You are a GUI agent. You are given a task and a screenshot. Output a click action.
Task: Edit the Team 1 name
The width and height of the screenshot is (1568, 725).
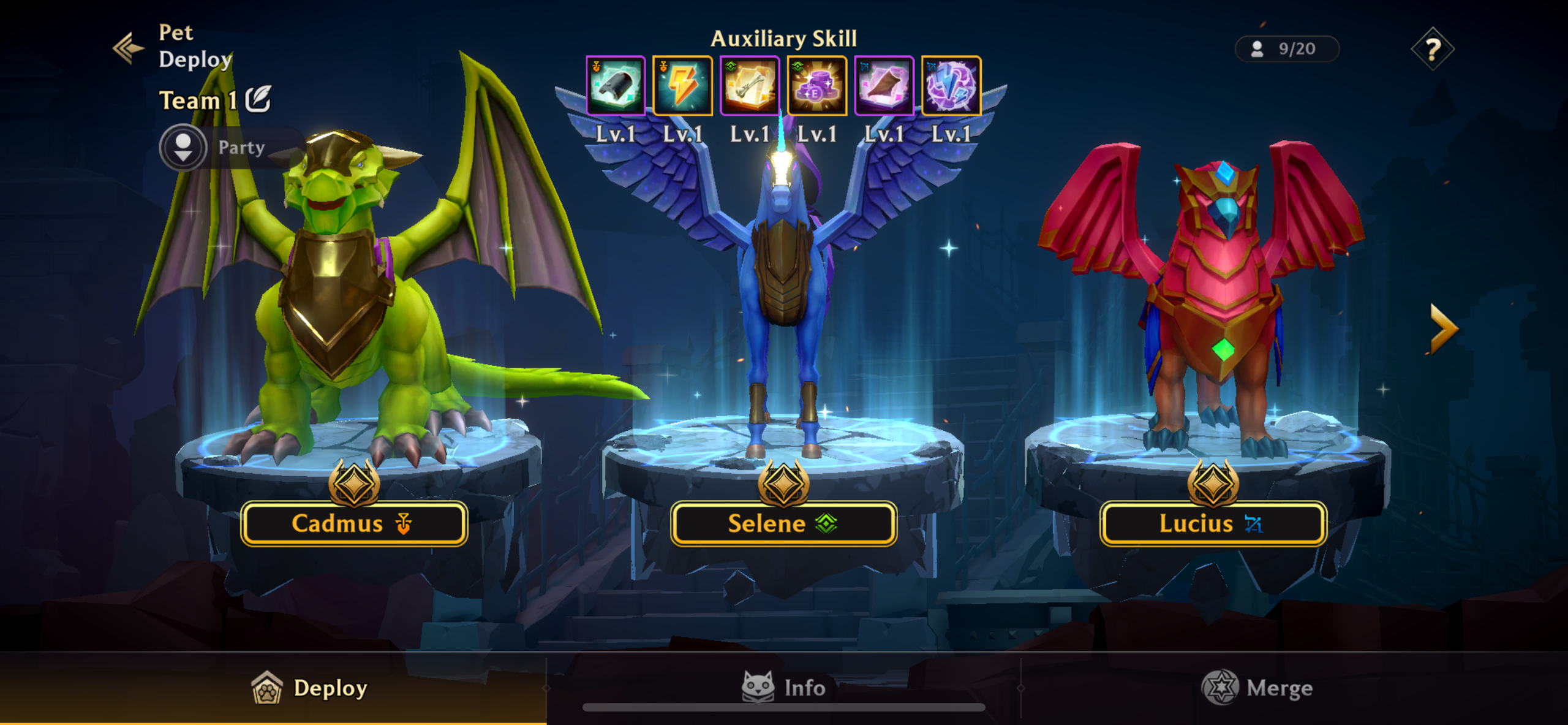coord(258,99)
